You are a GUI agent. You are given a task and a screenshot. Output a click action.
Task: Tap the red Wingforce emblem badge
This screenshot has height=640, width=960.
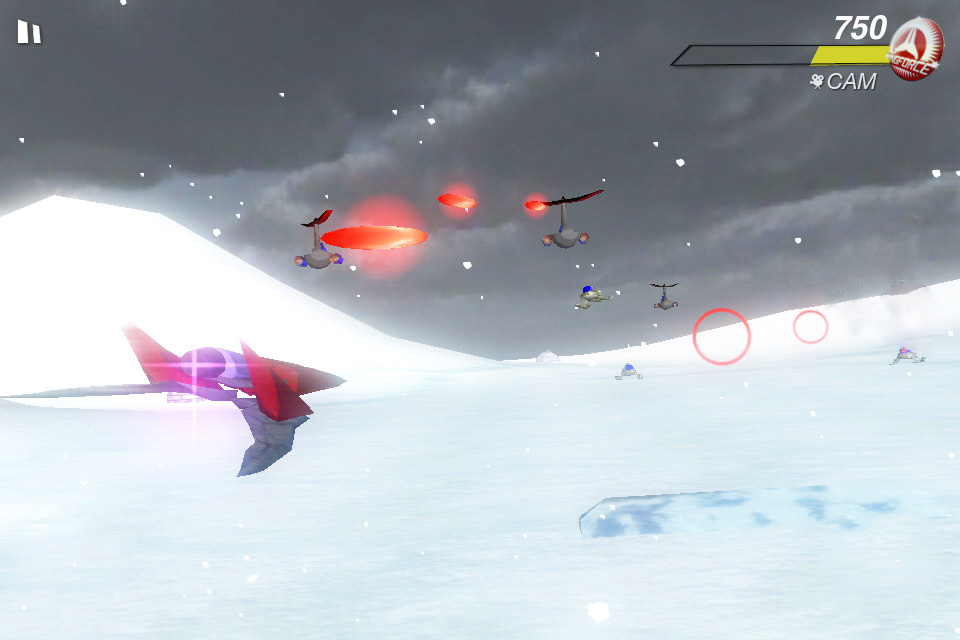click(914, 48)
